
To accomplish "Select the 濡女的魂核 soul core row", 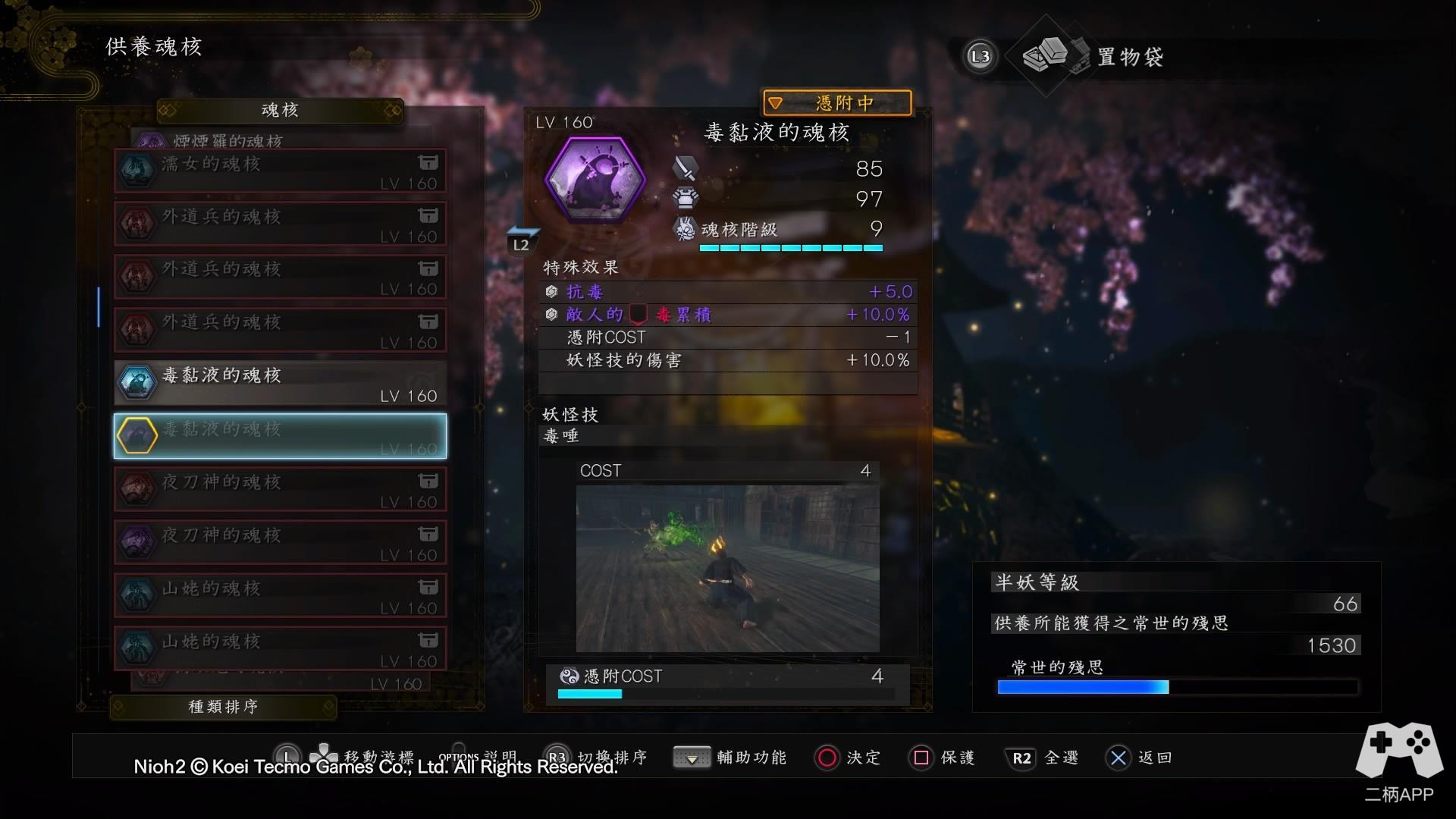I will click(x=280, y=171).
